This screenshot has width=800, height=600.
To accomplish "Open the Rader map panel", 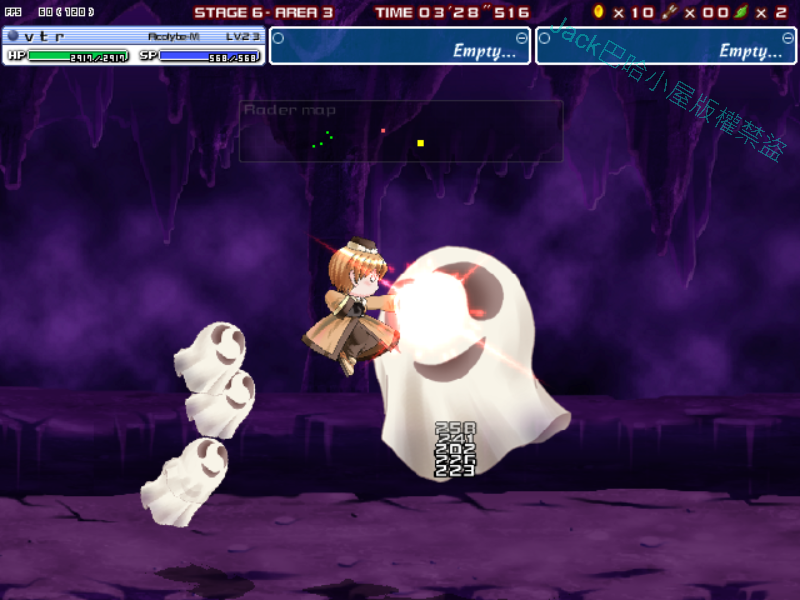I will [400, 131].
